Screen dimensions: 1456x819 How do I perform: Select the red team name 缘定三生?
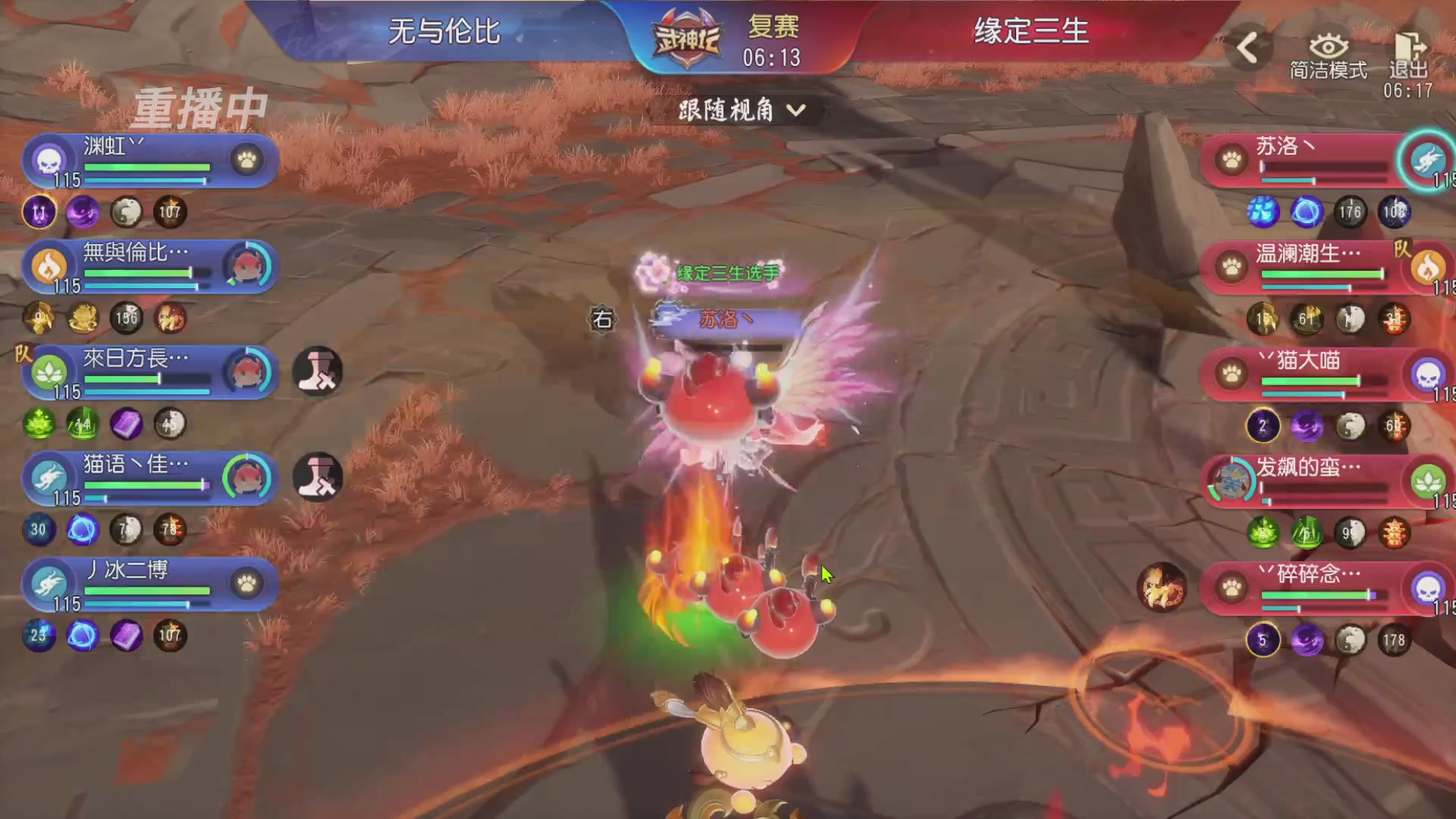click(1031, 32)
